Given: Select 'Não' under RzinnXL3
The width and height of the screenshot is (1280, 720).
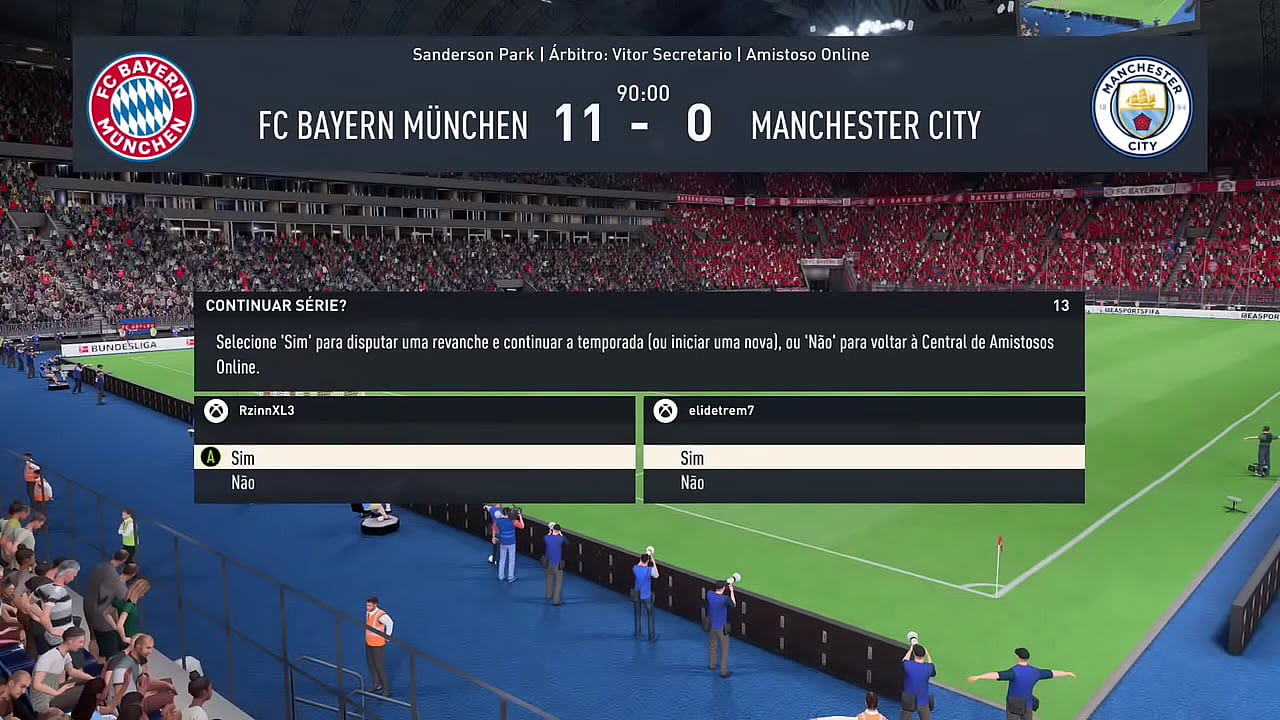Looking at the screenshot, I should [x=243, y=483].
